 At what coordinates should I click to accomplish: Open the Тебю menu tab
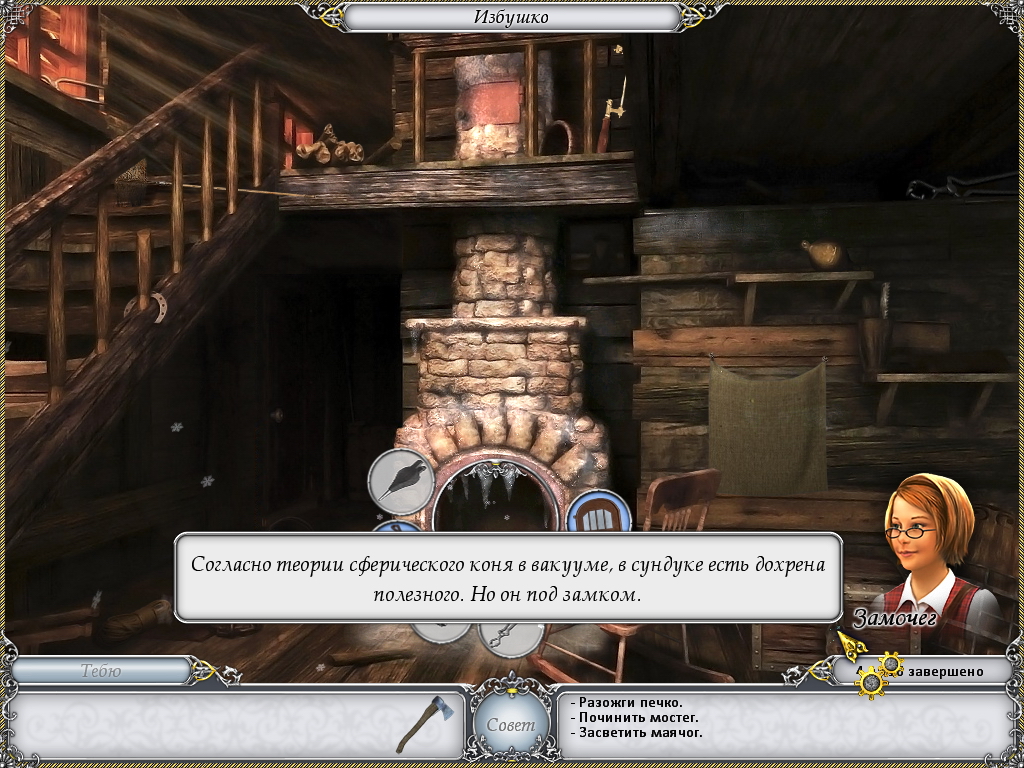pyautogui.click(x=100, y=671)
